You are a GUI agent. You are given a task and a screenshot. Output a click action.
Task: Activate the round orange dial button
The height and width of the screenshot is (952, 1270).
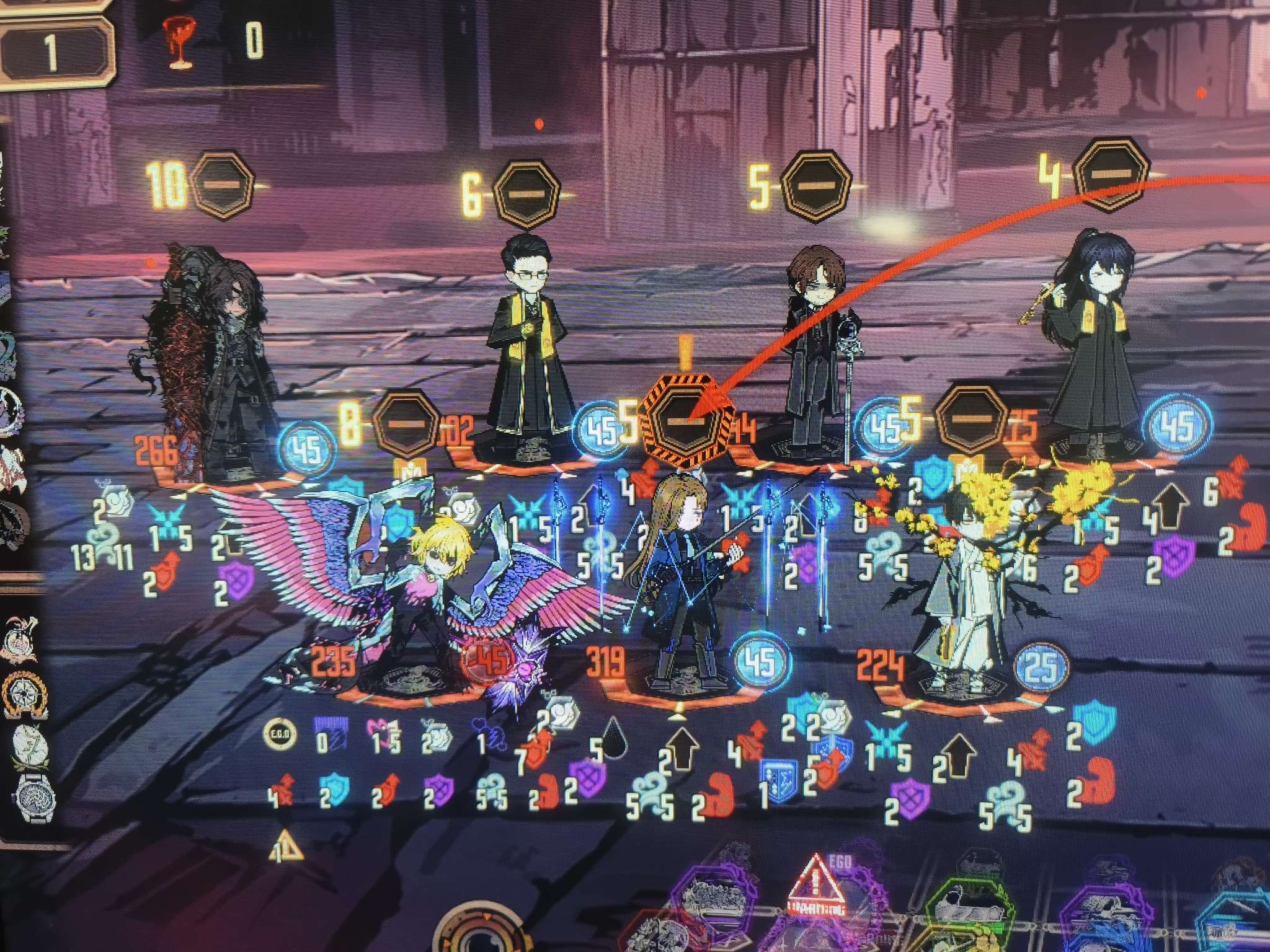point(481,936)
